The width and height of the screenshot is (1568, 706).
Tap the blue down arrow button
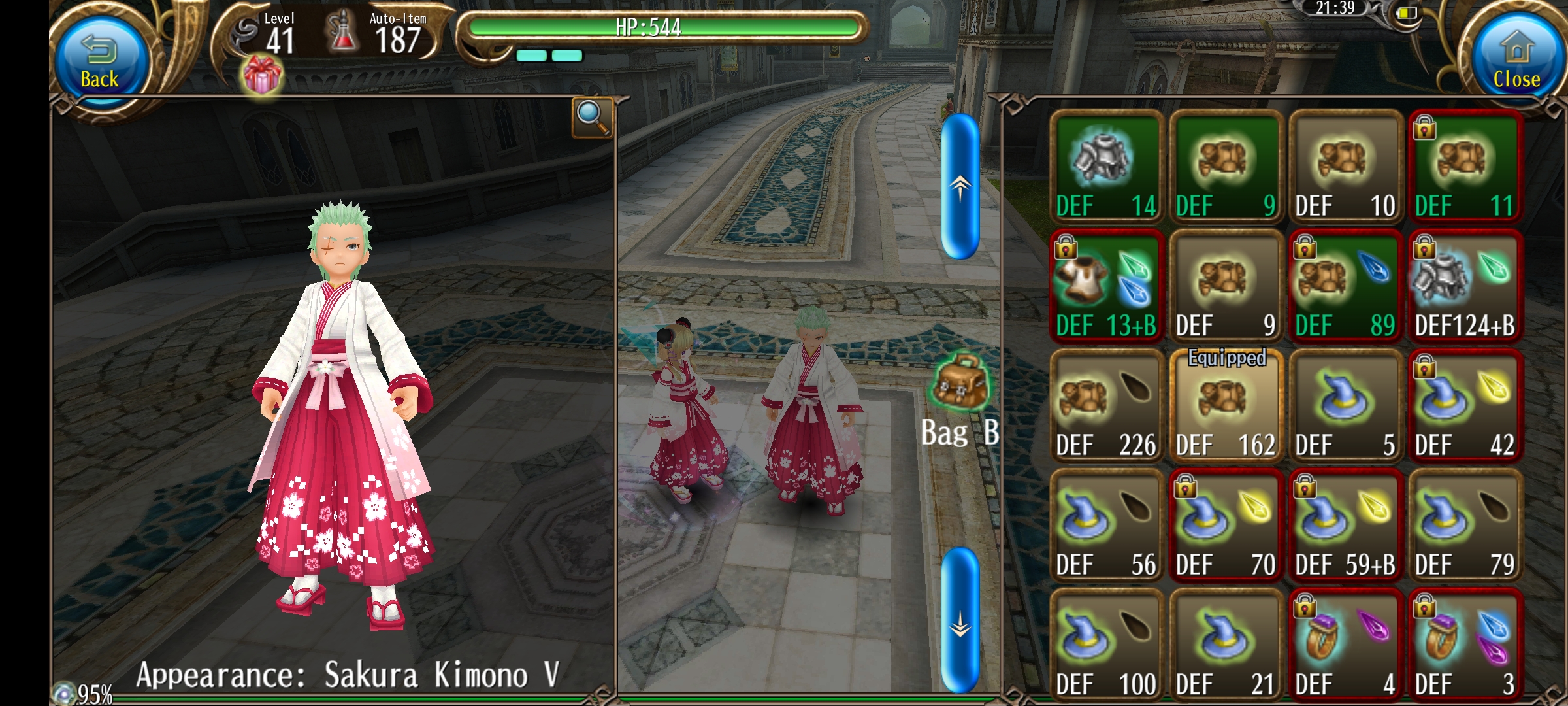[x=960, y=620]
